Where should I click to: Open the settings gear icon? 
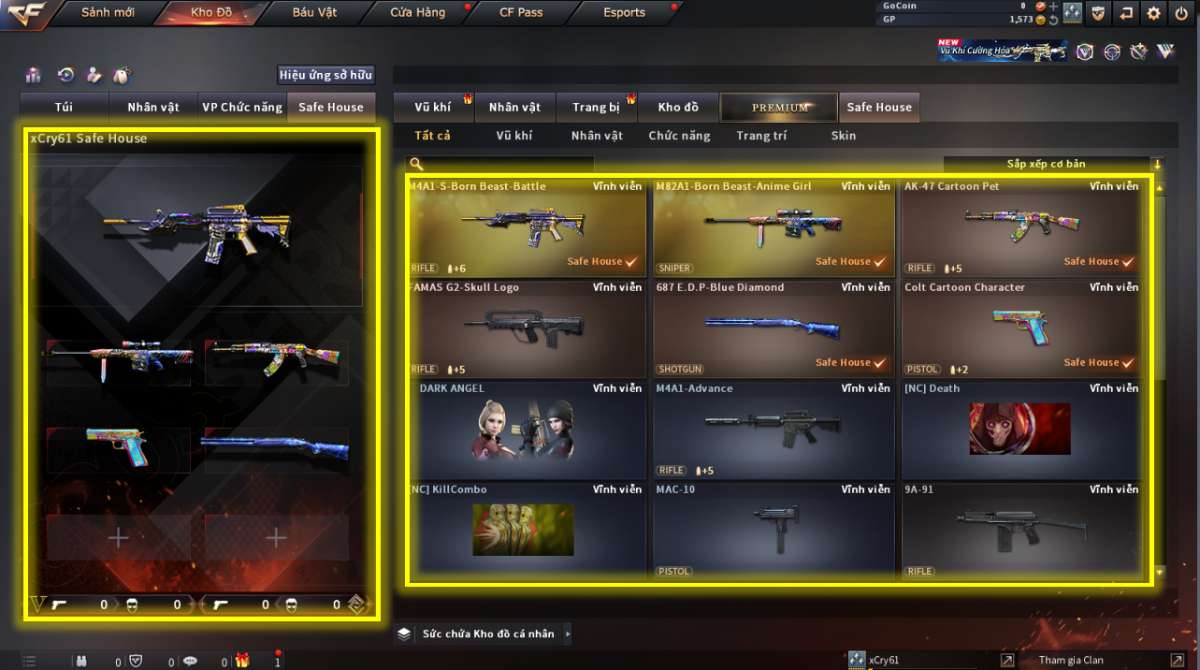[1153, 13]
